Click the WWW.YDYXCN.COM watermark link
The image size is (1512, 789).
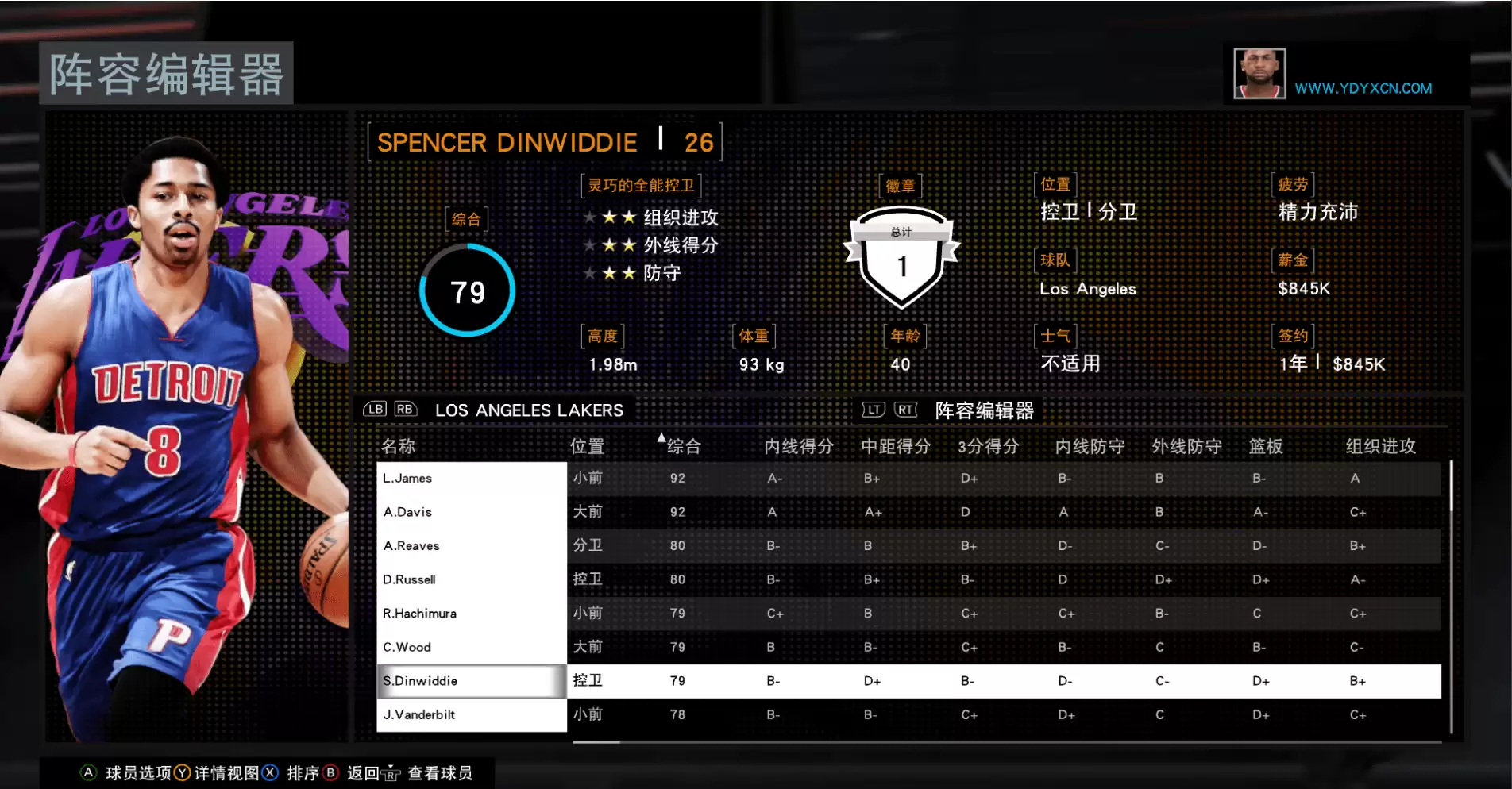(x=1363, y=88)
